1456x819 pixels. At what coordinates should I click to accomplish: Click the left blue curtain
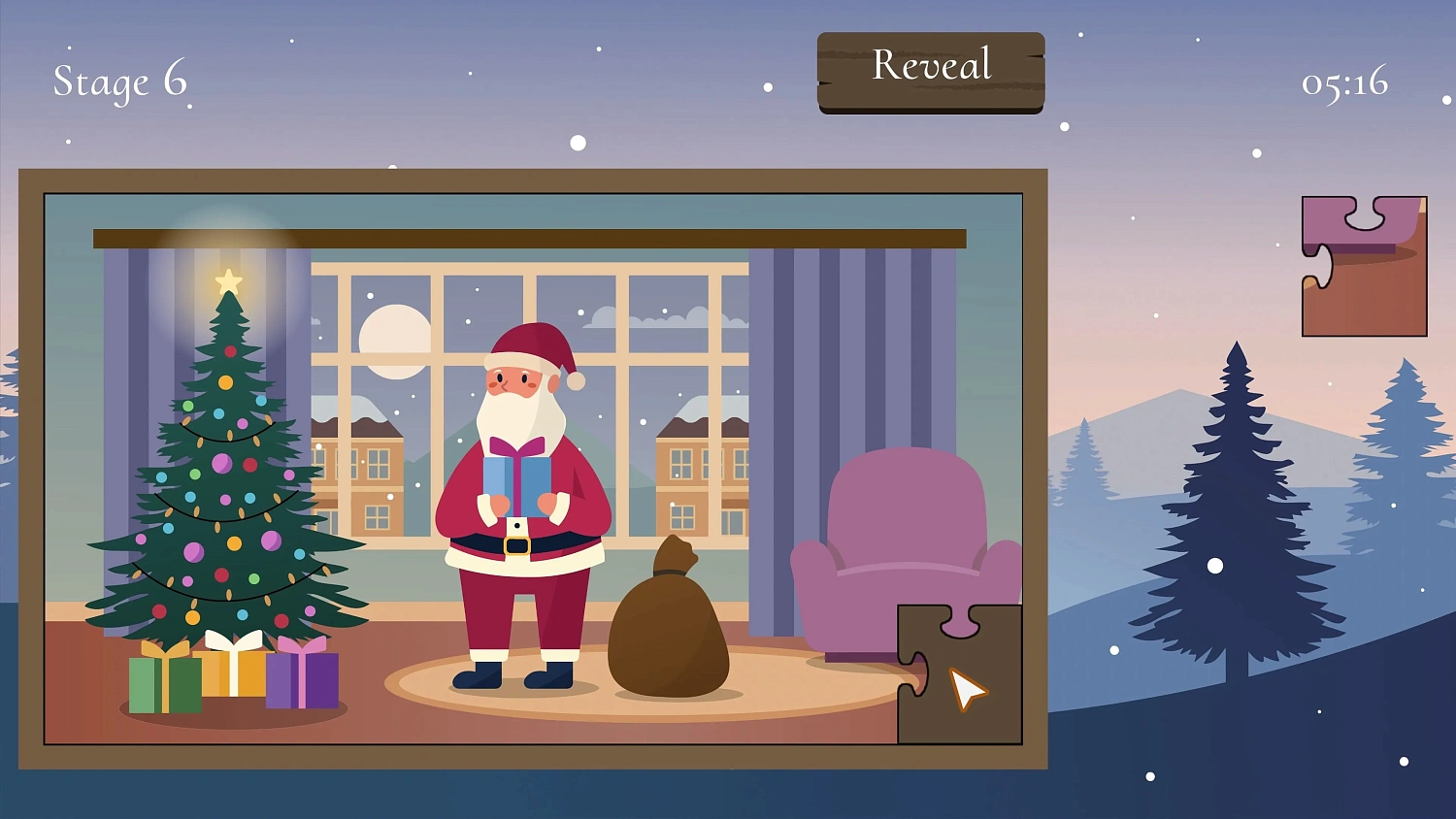(126, 311)
